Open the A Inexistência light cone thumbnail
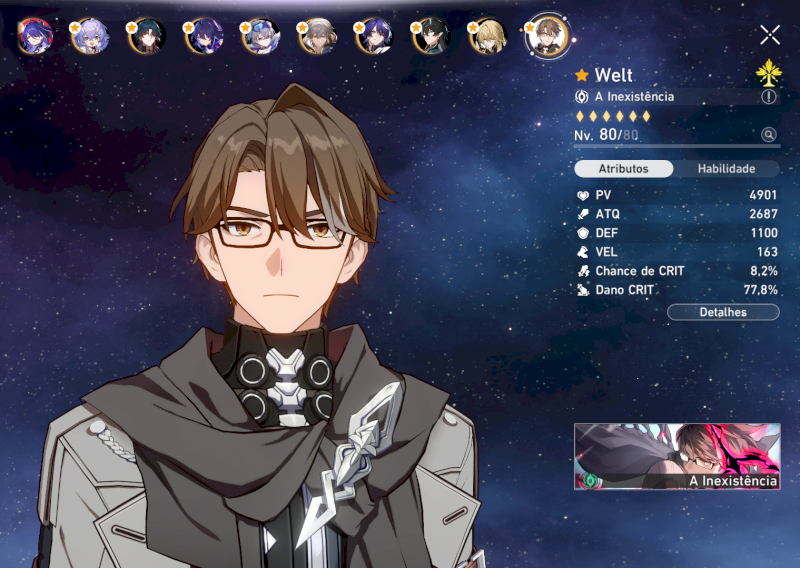The height and width of the screenshot is (568, 800). [x=677, y=456]
